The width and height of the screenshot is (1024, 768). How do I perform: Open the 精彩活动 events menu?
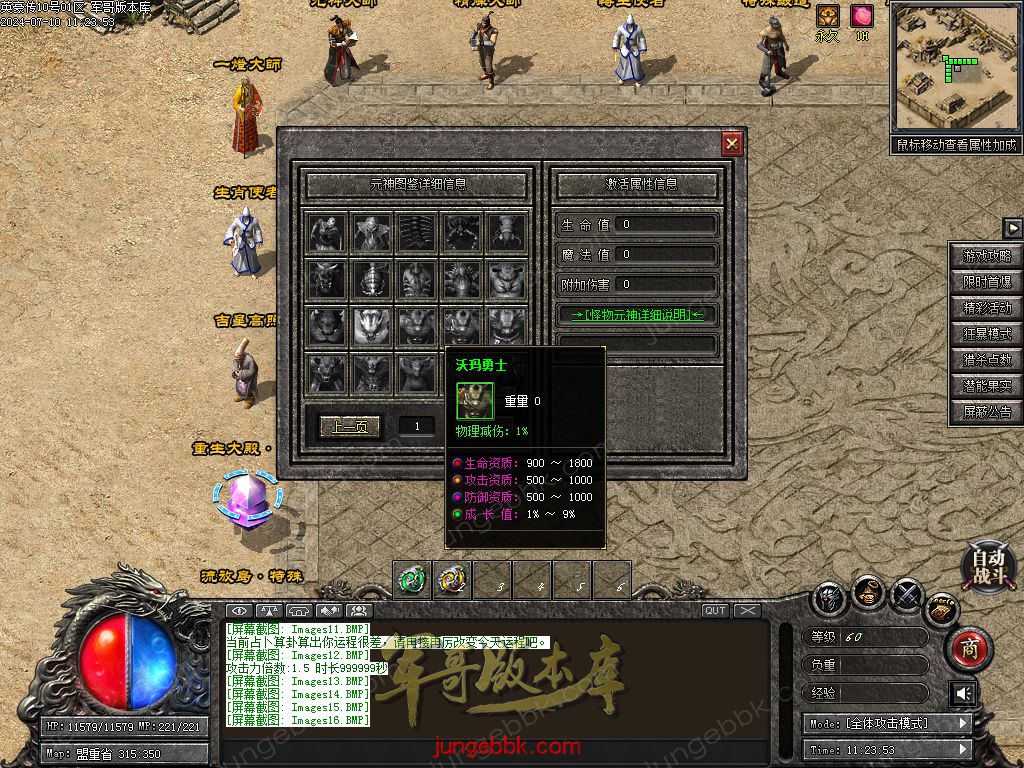(987, 308)
